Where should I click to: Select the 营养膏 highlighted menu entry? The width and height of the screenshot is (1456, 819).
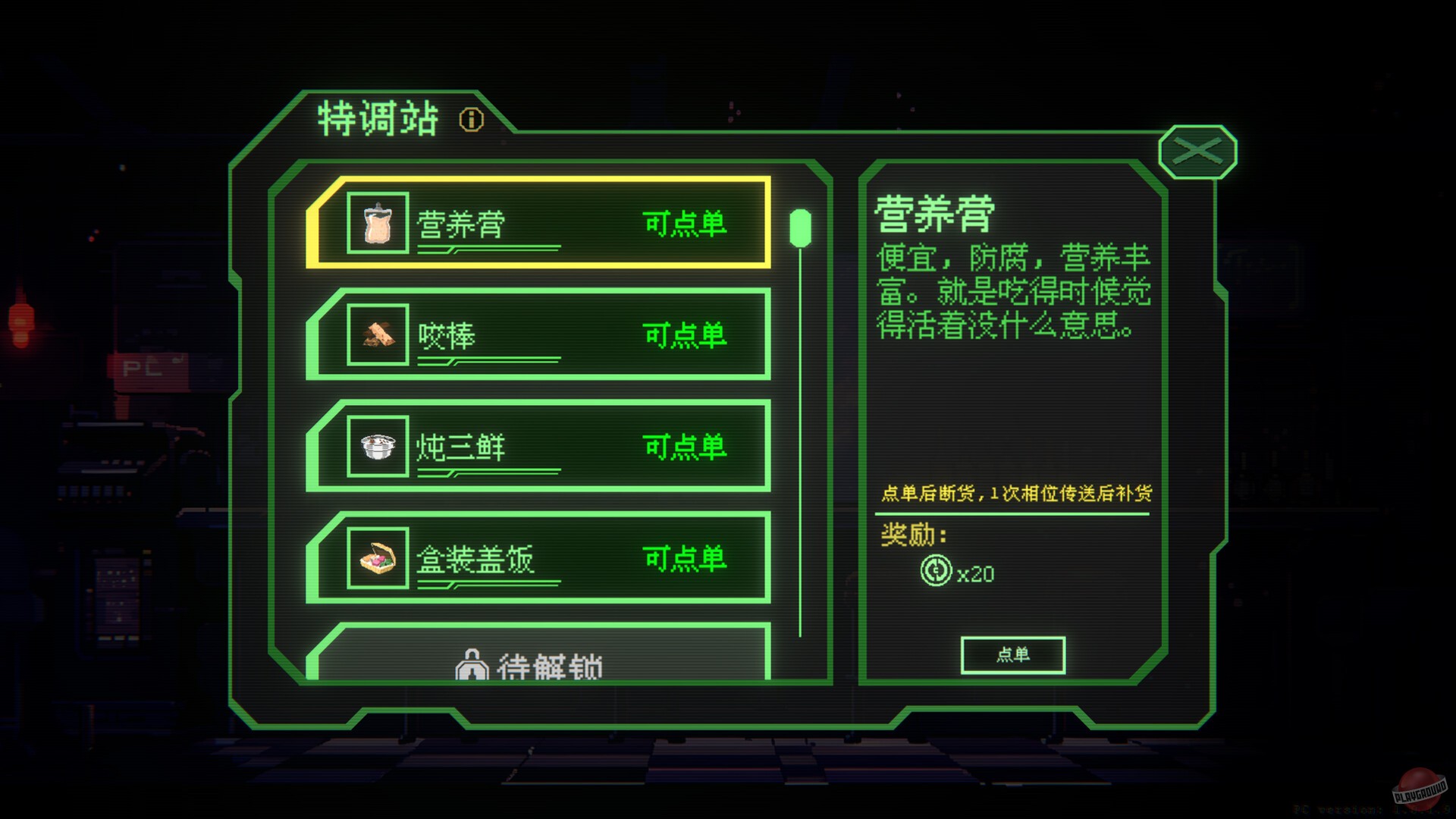pyautogui.click(x=538, y=224)
